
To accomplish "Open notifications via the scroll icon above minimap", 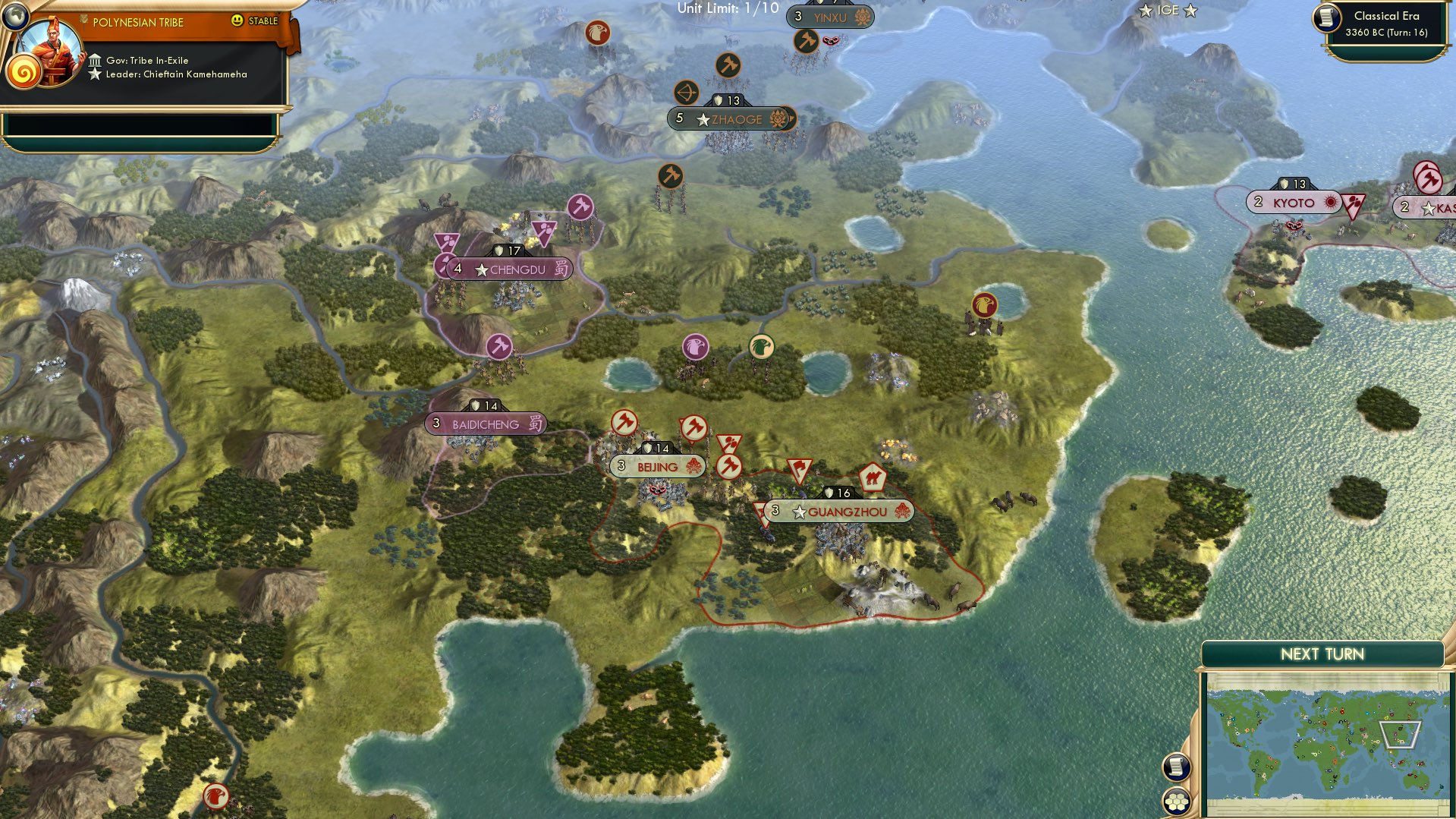I will 1176,766.
